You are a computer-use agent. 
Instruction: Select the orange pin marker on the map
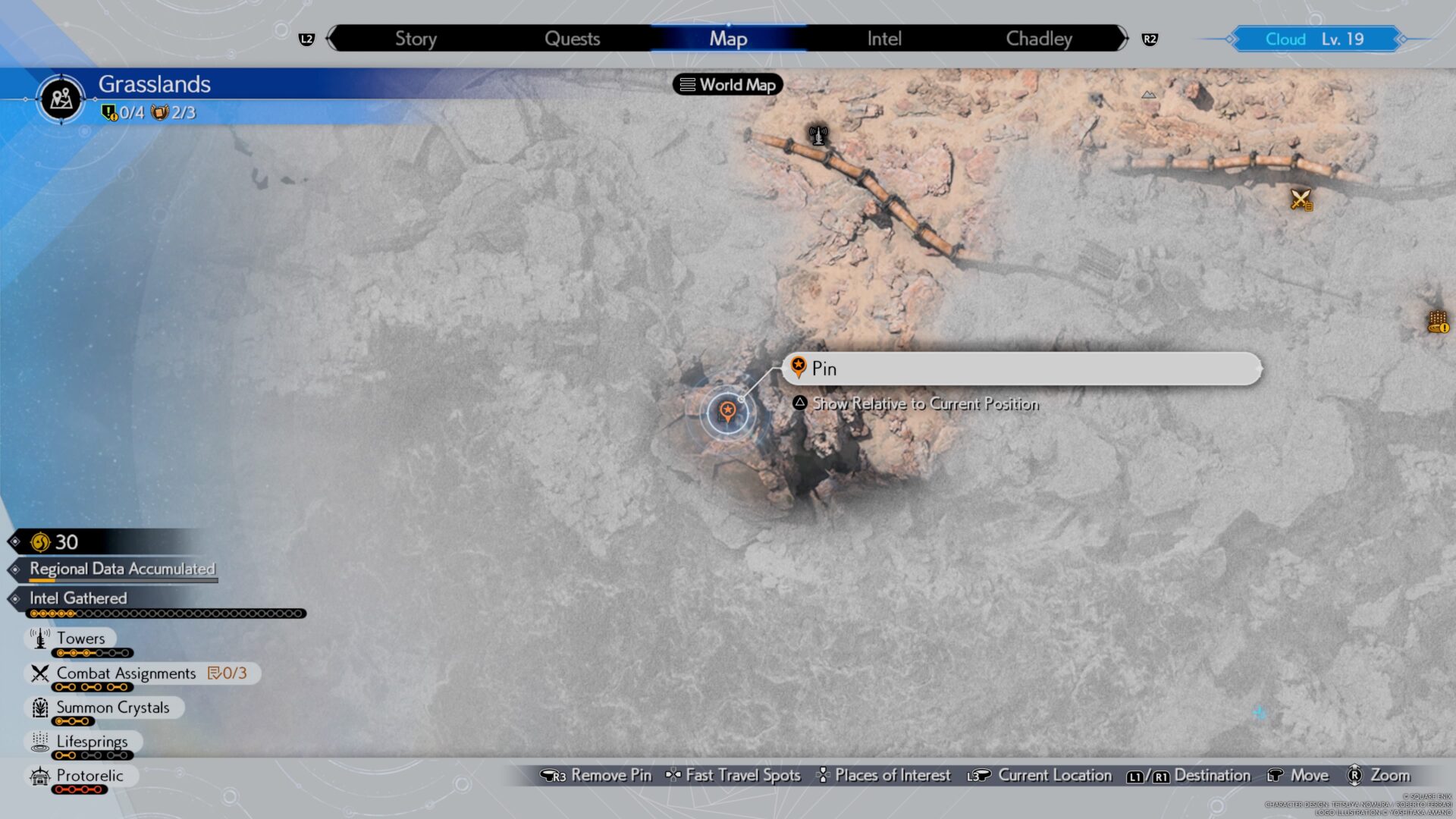click(x=727, y=413)
